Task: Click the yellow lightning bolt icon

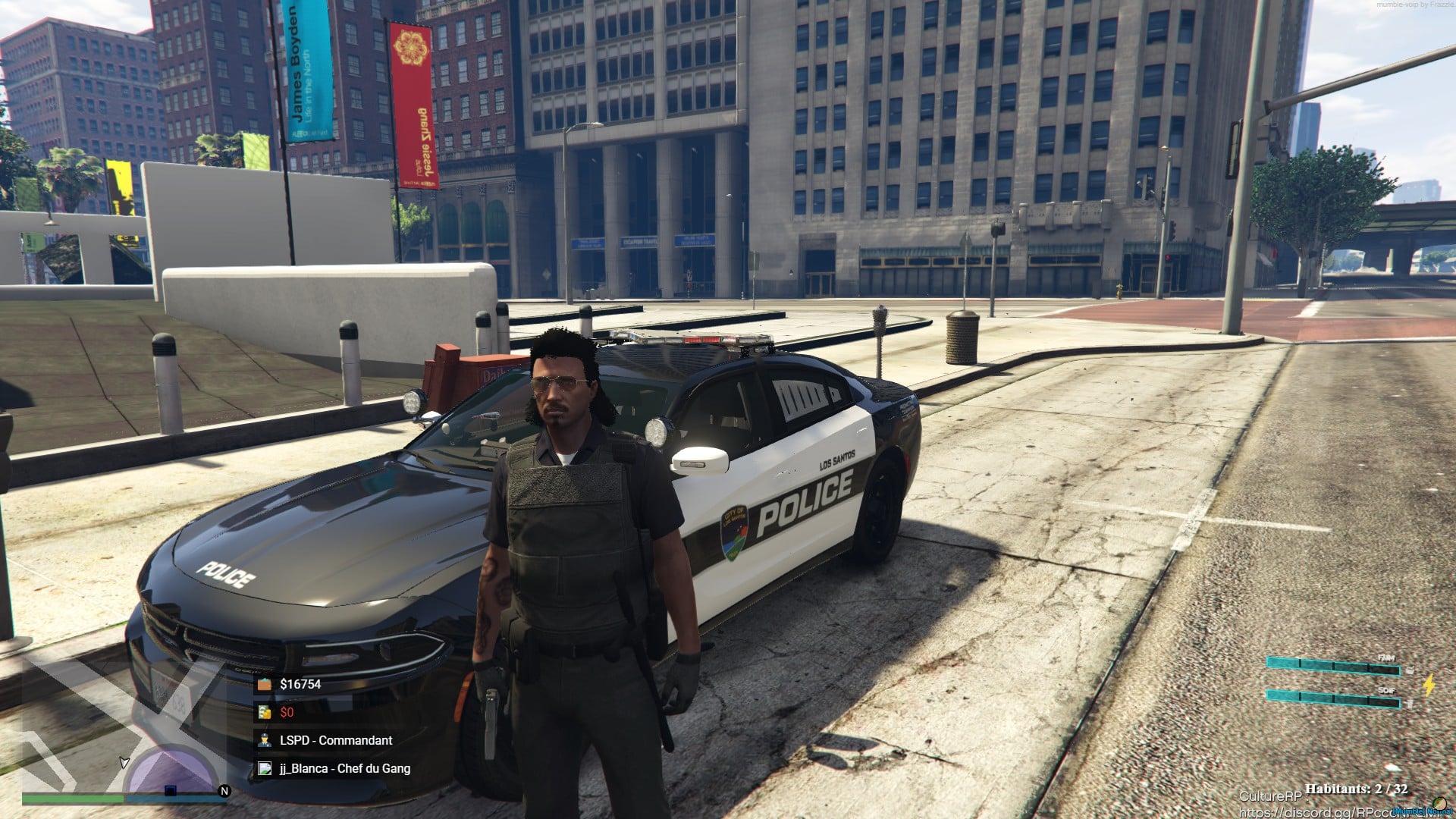Action: tap(1429, 685)
